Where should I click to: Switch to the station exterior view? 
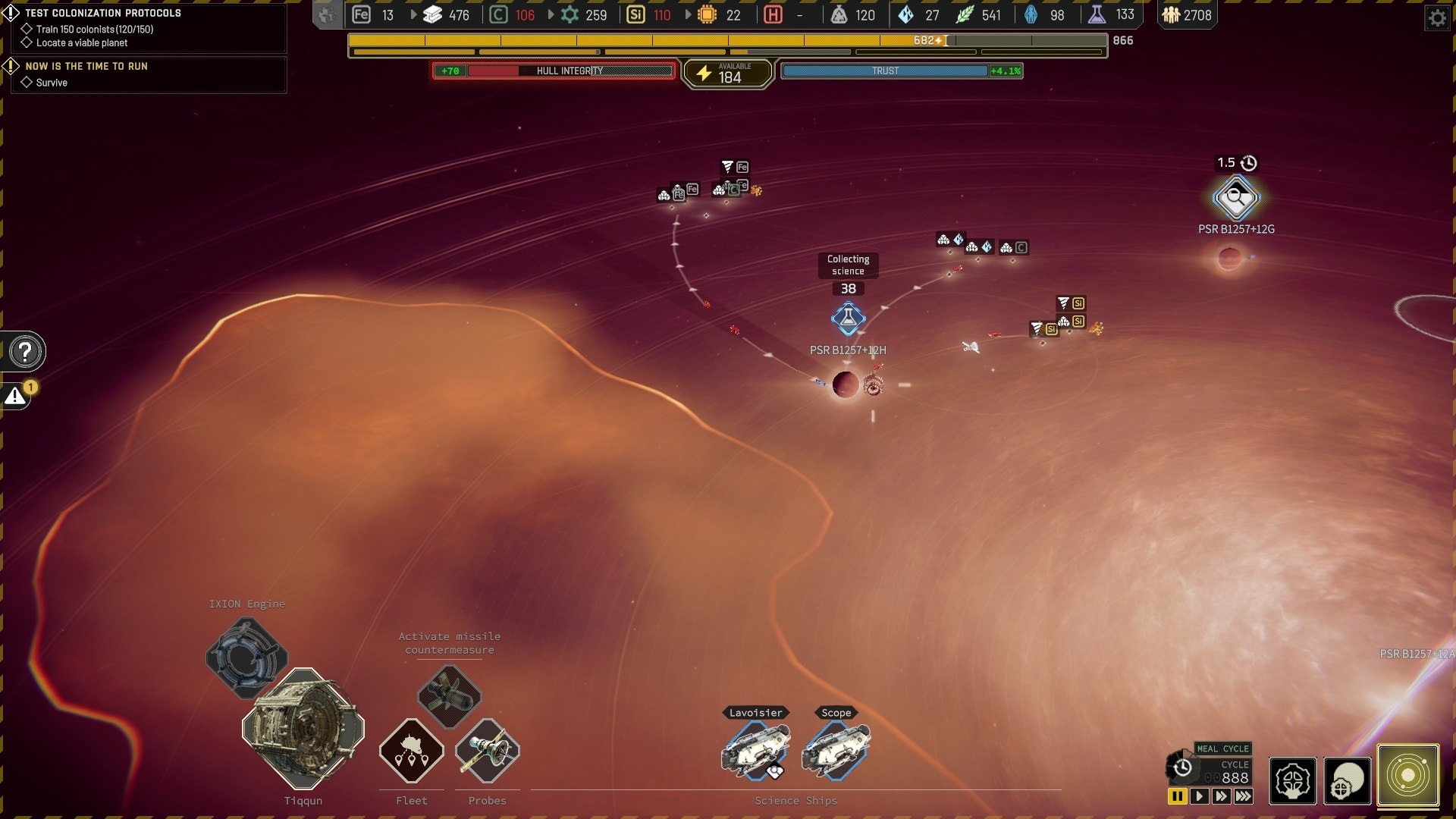[1348, 780]
